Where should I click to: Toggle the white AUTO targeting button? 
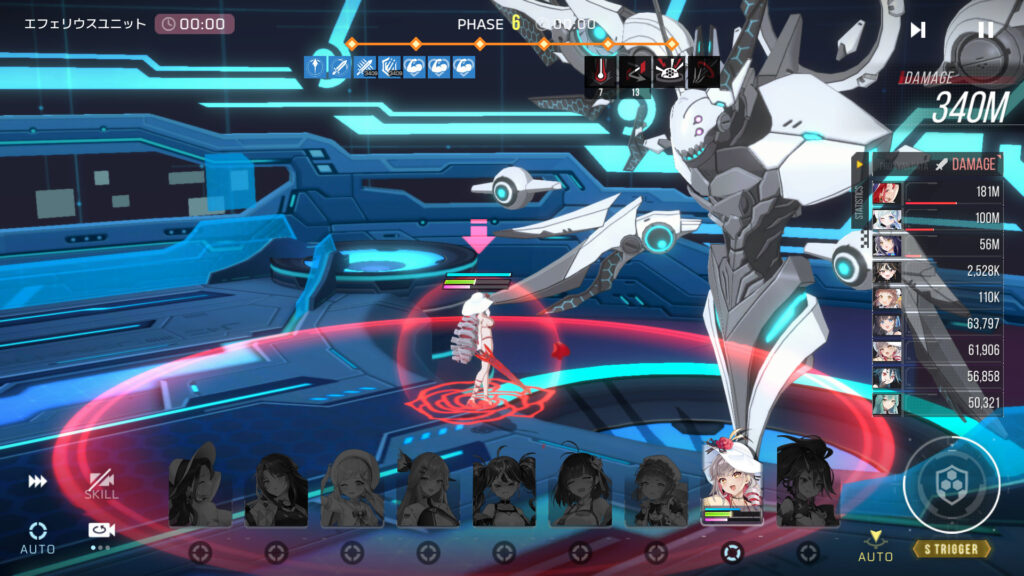click(x=37, y=536)
